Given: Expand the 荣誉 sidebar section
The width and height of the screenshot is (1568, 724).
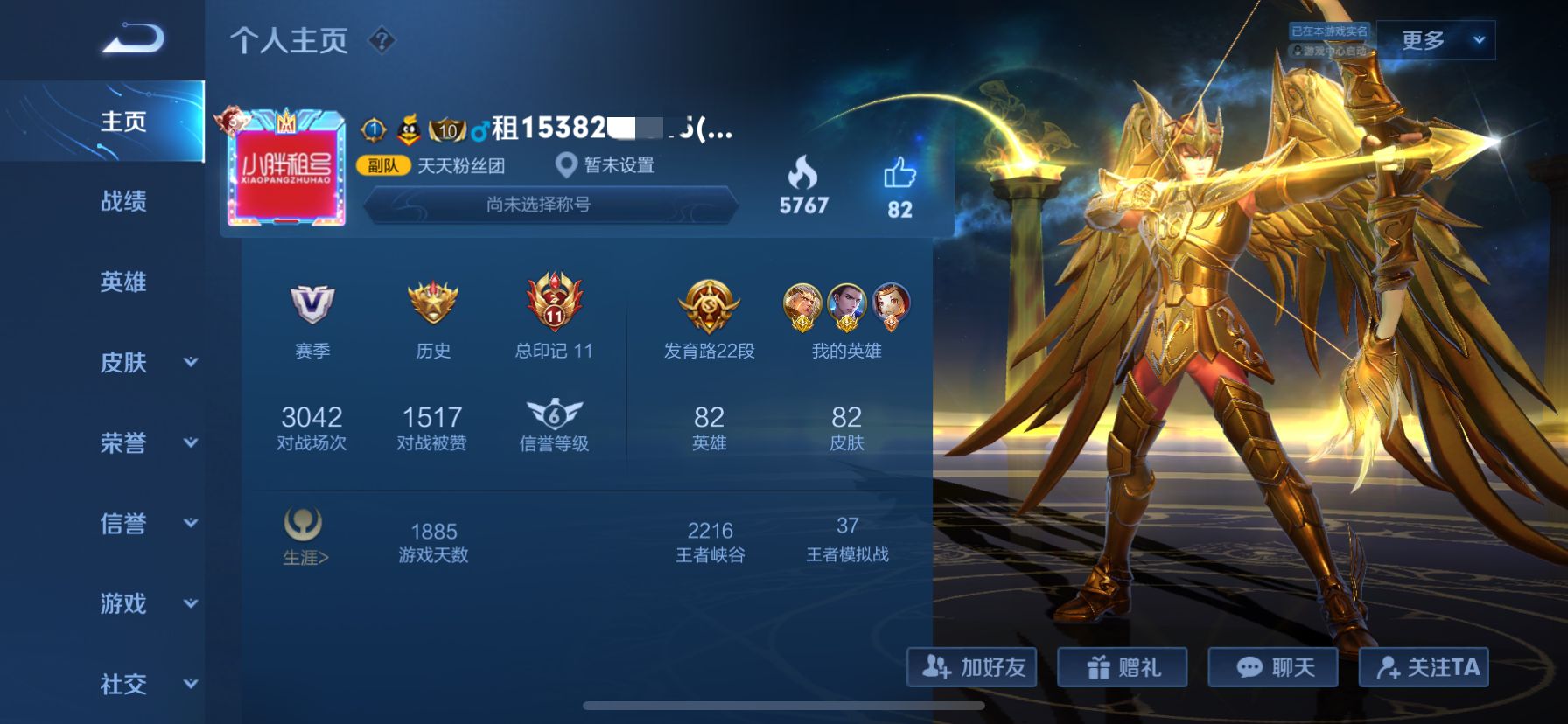Looking at the screenshot, I should click(122, 443).
